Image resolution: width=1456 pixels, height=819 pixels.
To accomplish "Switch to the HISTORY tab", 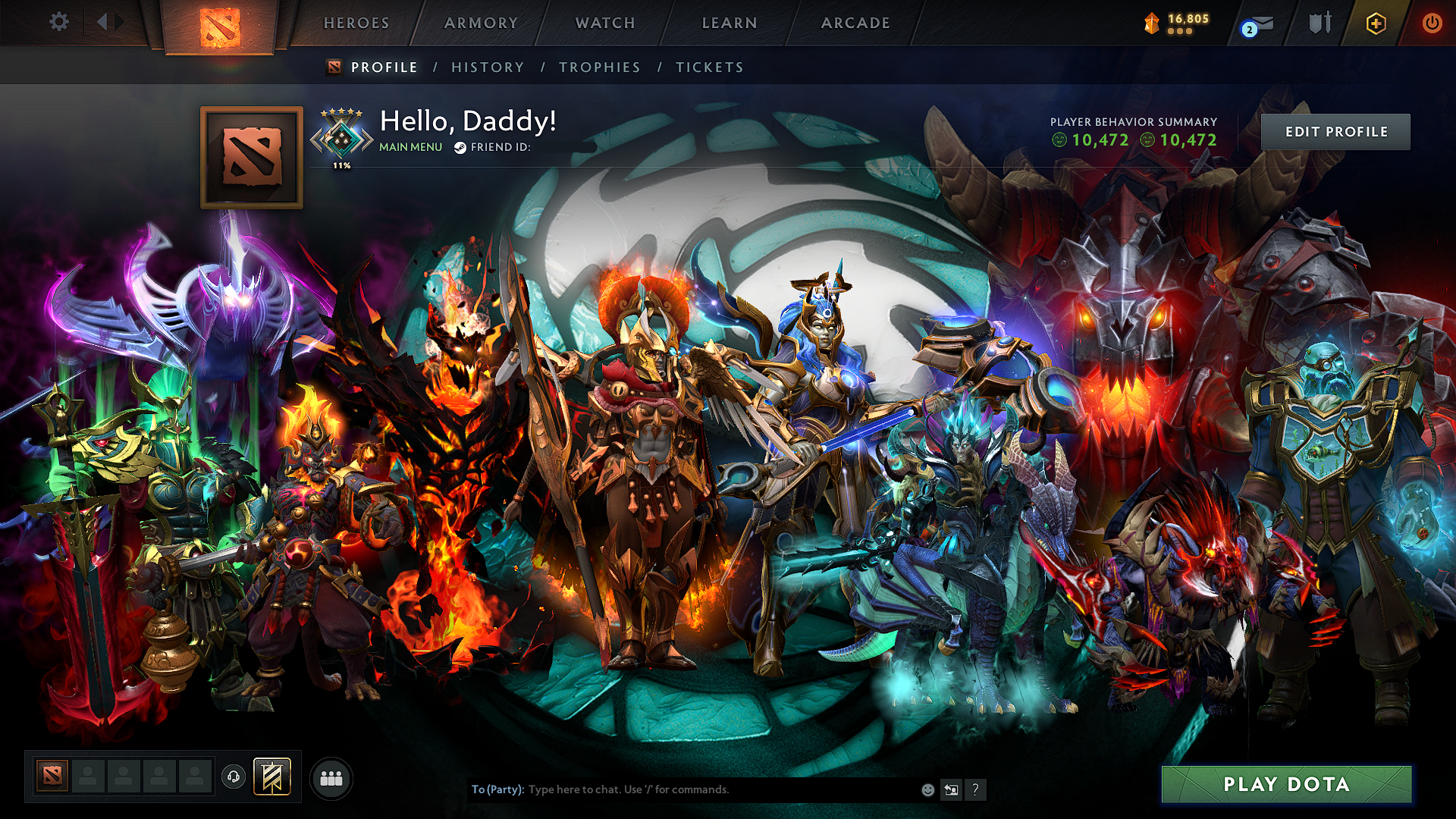I will point(488,67).
